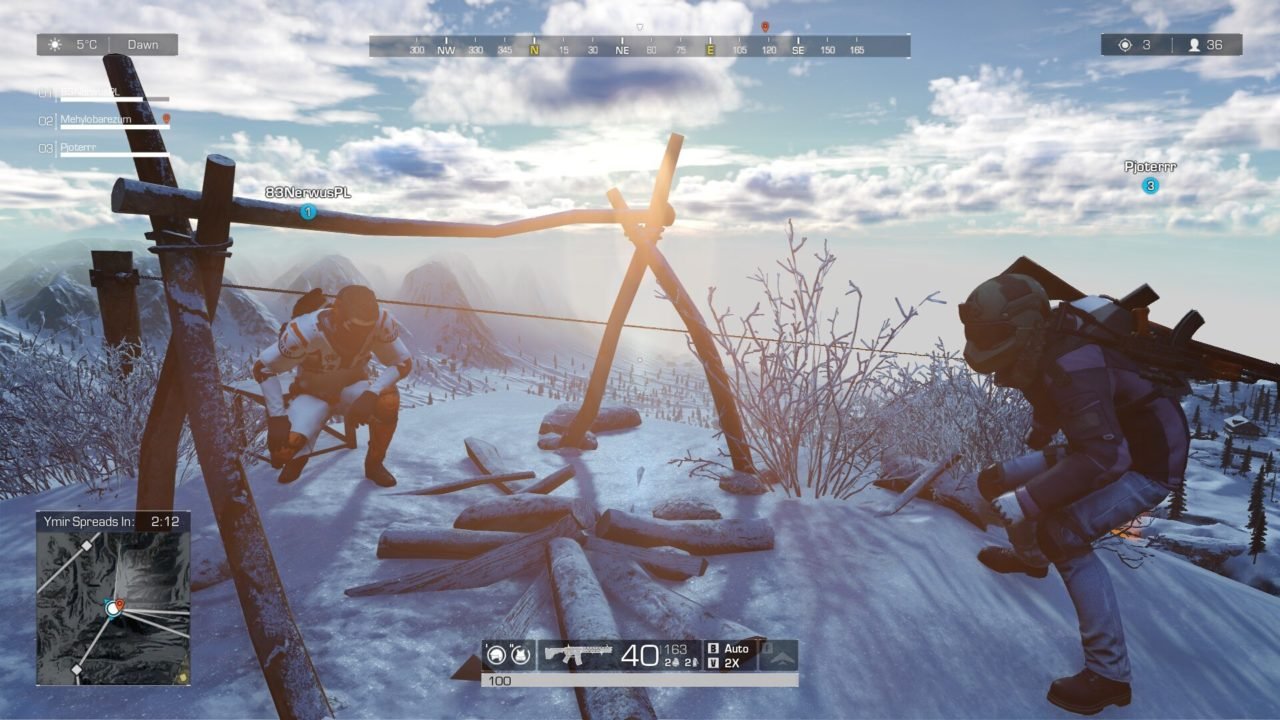Click teammate marker 1 for 83NerwusPL
The width and height of the screenshot is (1280, 720).
pos(308,211)
